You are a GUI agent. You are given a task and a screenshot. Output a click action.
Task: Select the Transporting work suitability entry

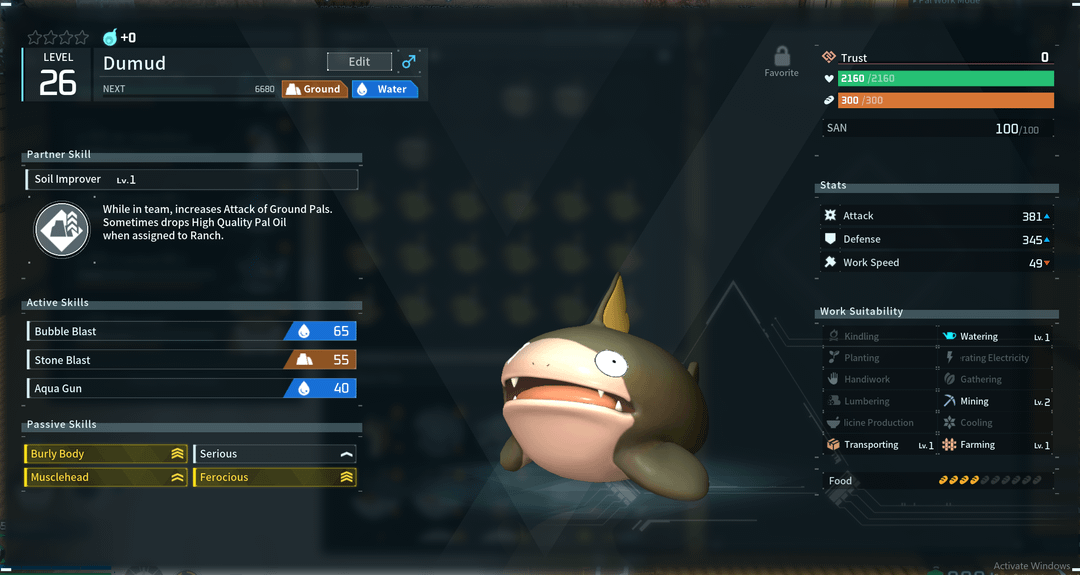tap(880, 445)
